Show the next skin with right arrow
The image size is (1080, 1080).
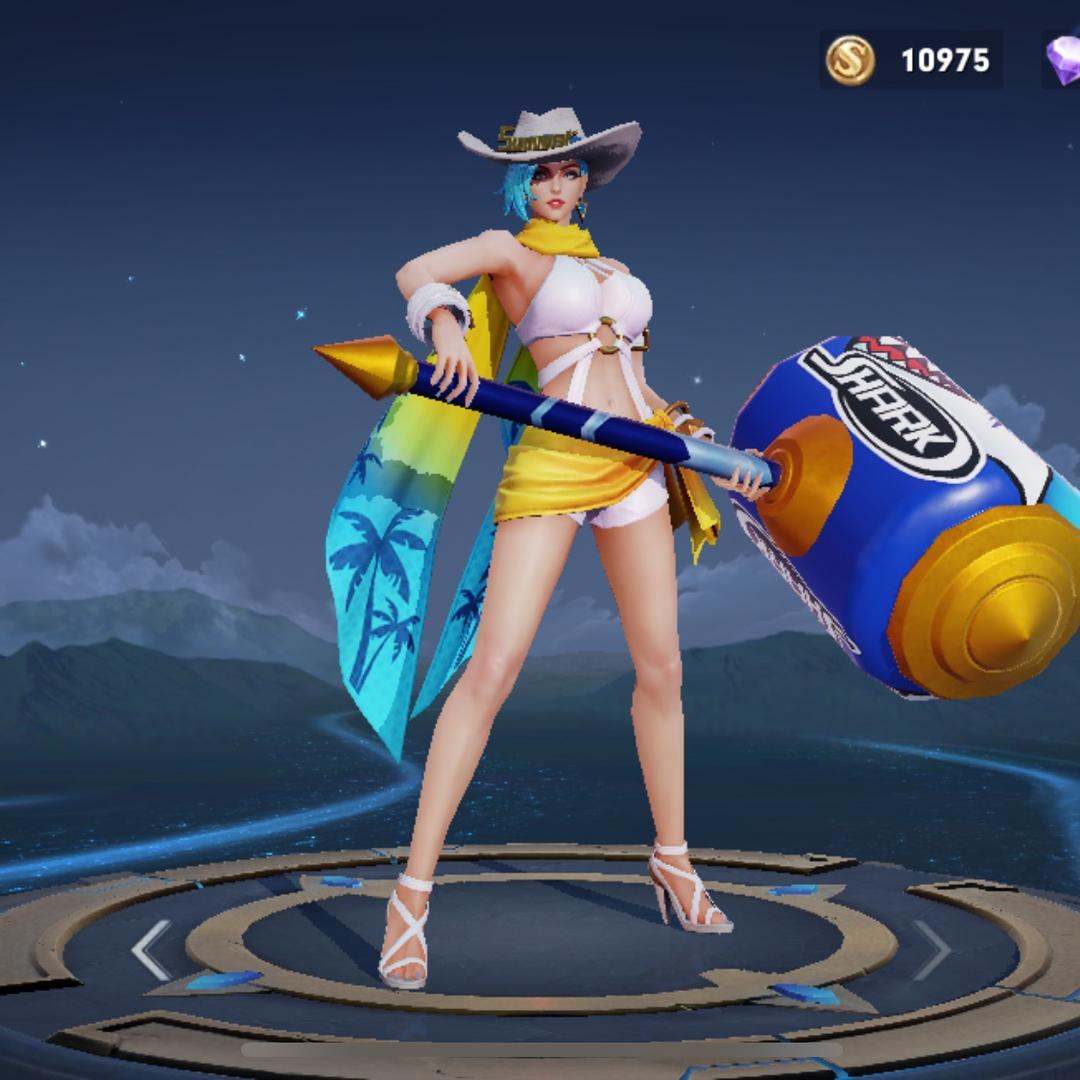[x=930, y=950]
